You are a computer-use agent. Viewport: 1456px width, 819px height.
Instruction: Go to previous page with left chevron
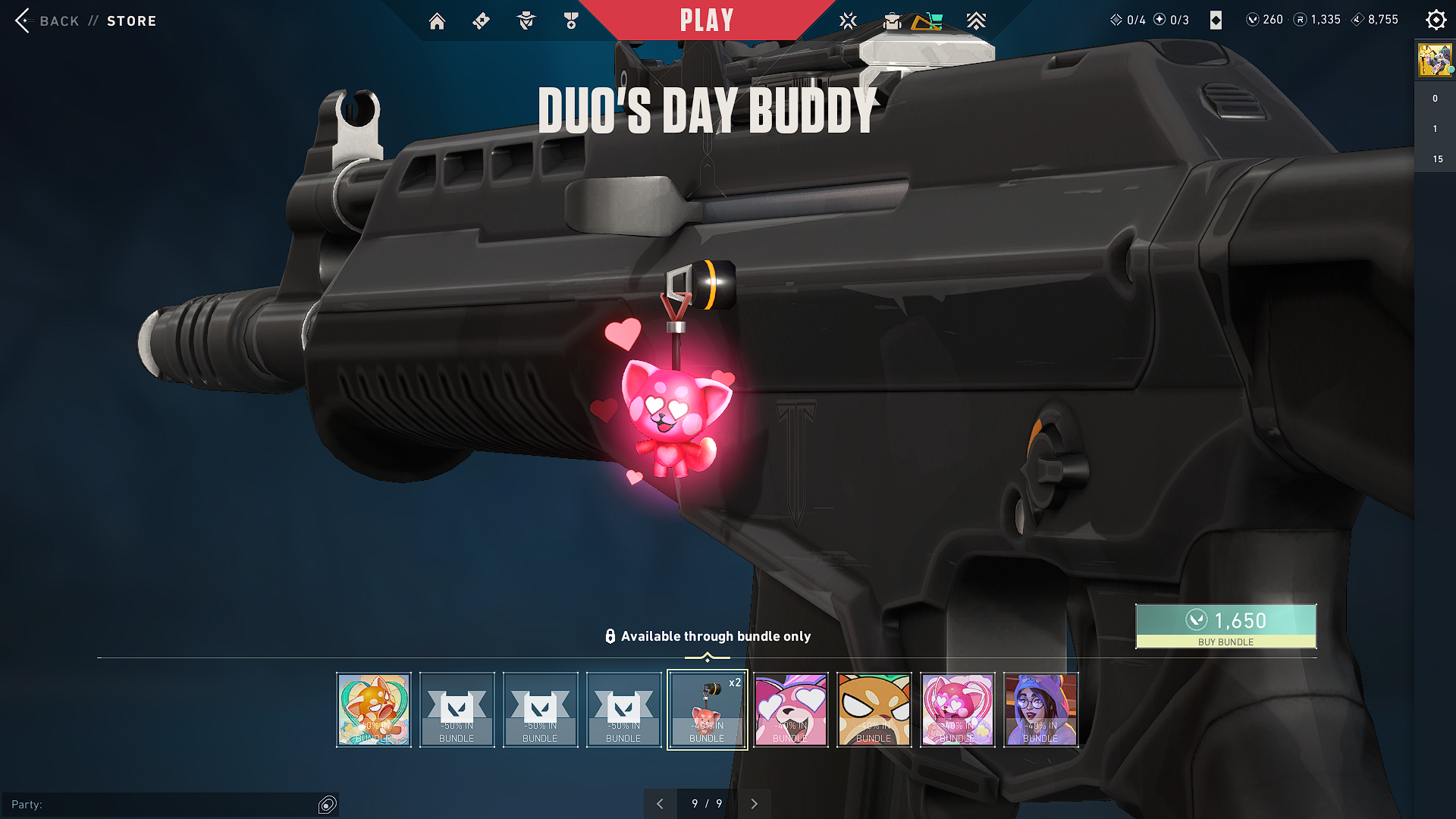coord(661,803)
